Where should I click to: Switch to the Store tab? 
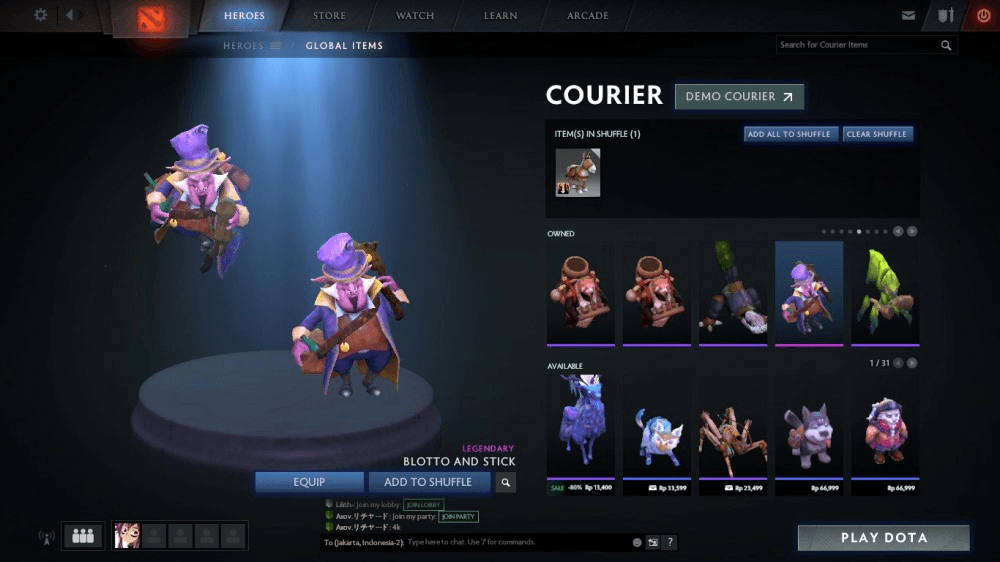(x=329, y=16)
